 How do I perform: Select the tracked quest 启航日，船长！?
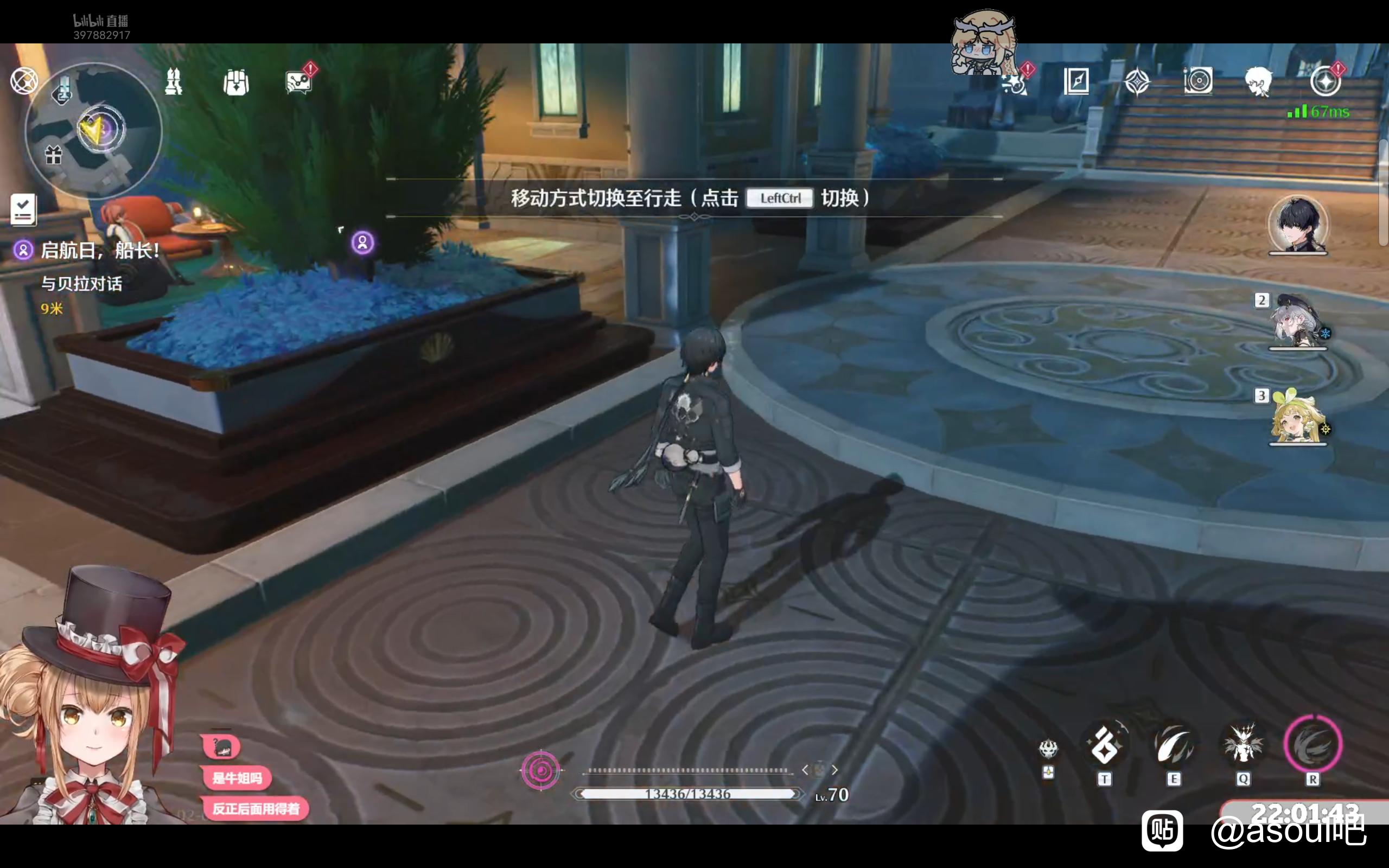[x=100, y=251]
